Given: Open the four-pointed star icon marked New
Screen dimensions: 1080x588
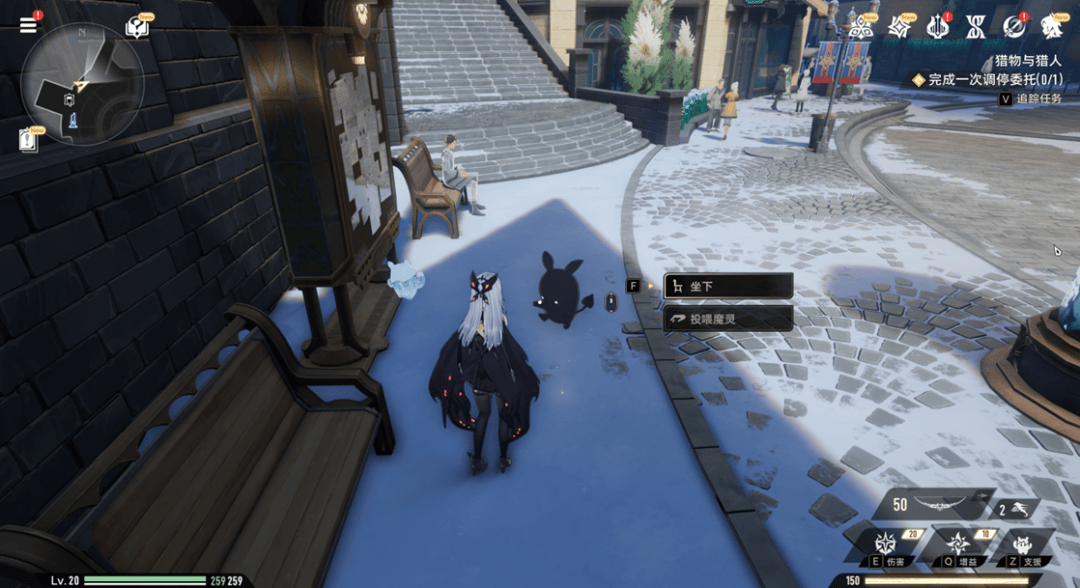Looking at the screenshot, I should point(899,27).
